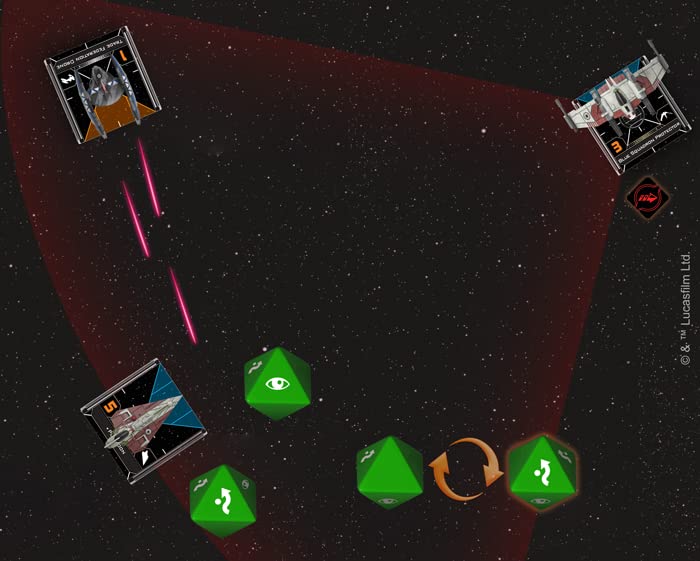Click the red stress token

(645, 197)
